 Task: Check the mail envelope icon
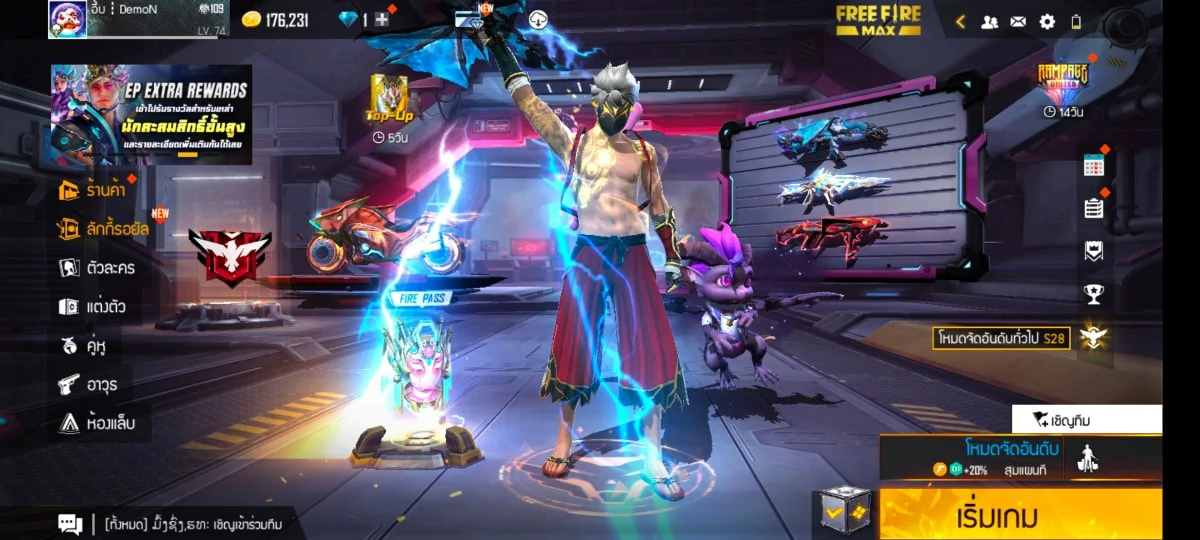(1018, 21)
